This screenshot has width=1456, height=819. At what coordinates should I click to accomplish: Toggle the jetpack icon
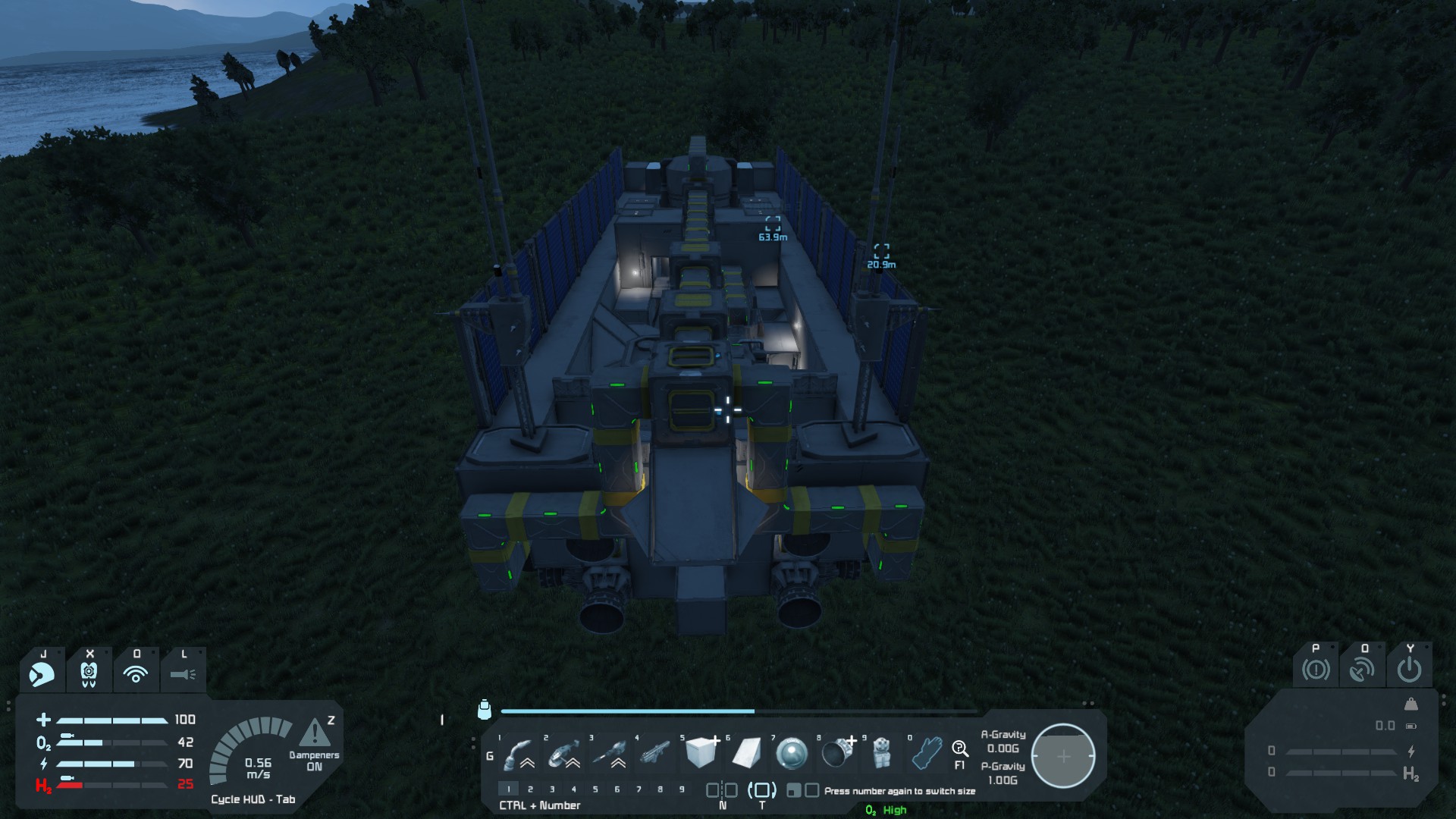(89, 673)
